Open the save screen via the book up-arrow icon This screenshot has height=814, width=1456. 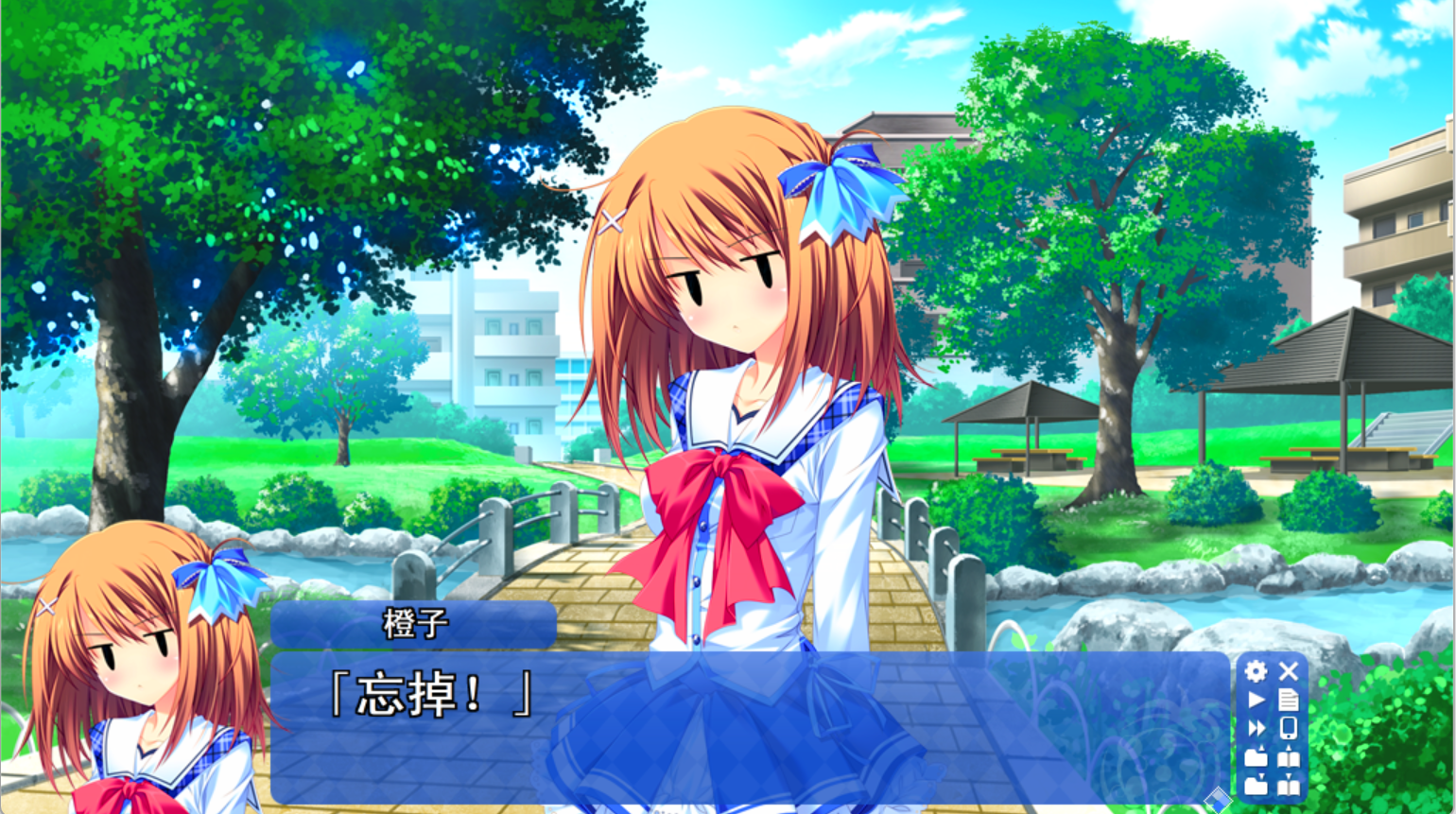[x=1288, y=757]
